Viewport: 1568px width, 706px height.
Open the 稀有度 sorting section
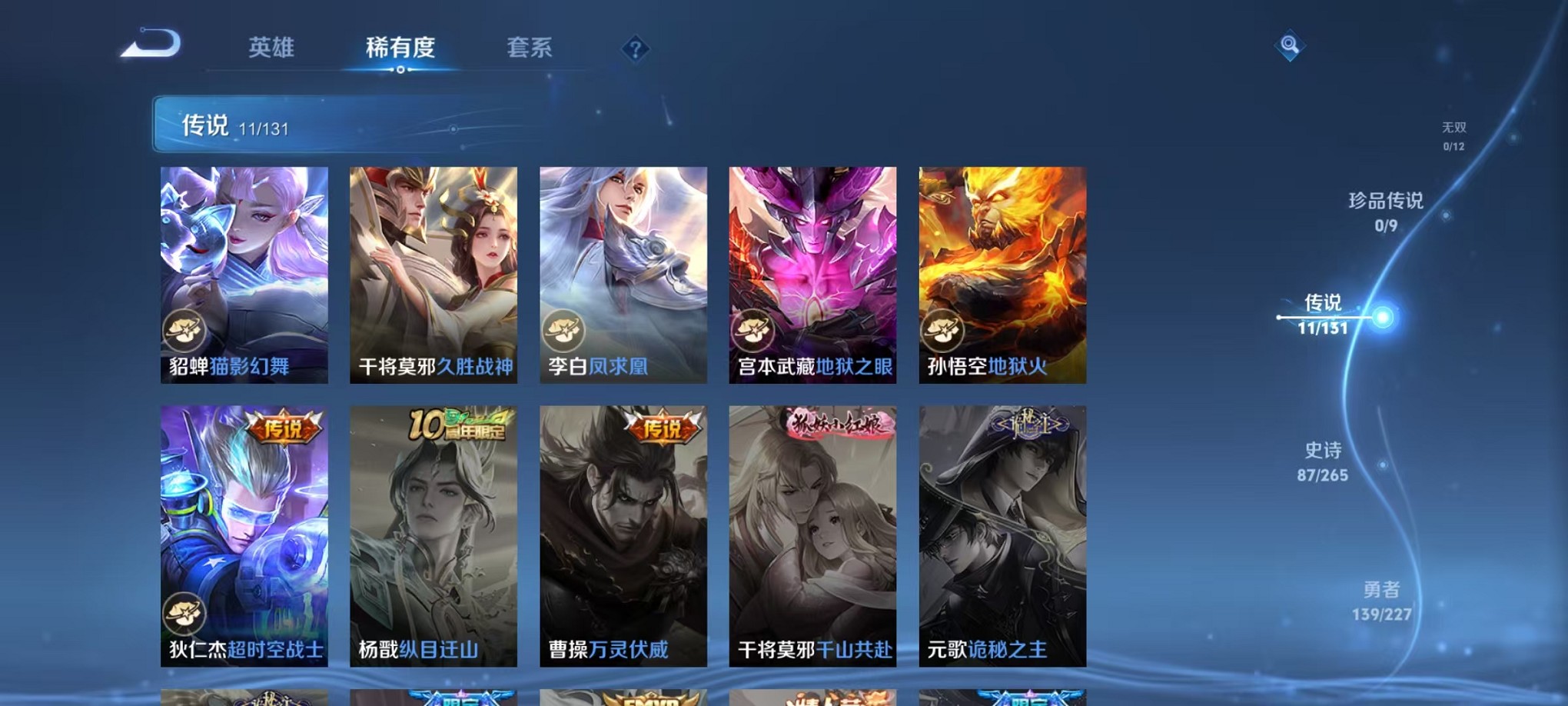(400, 48)
